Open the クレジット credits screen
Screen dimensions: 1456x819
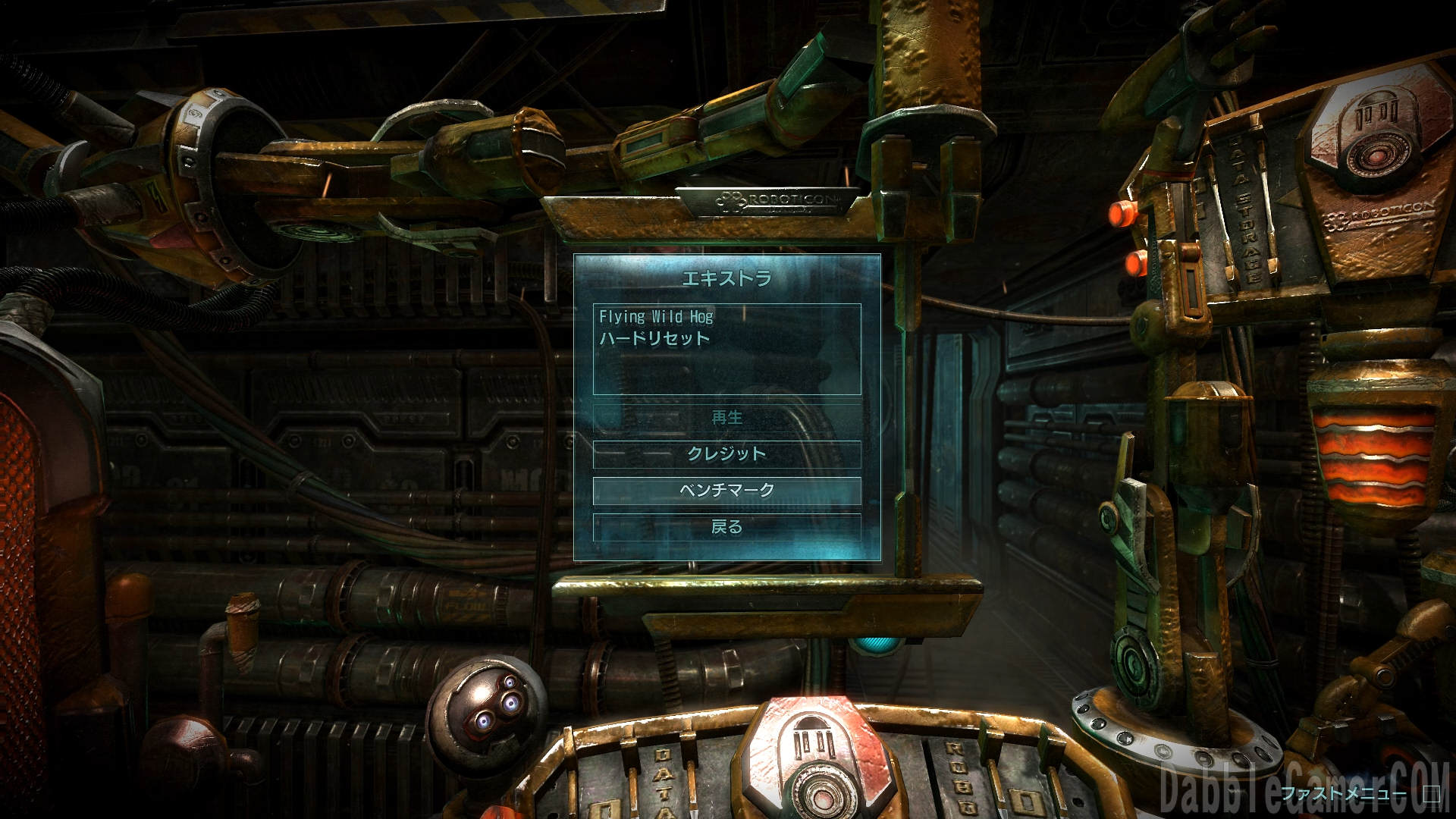pyautogui.click(x=726, y=453)
